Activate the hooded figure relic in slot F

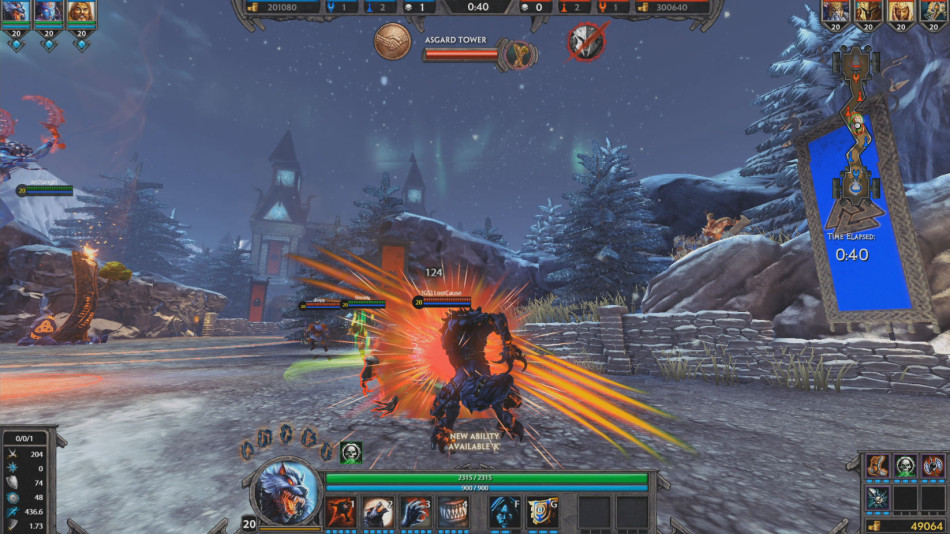[505, 512]
